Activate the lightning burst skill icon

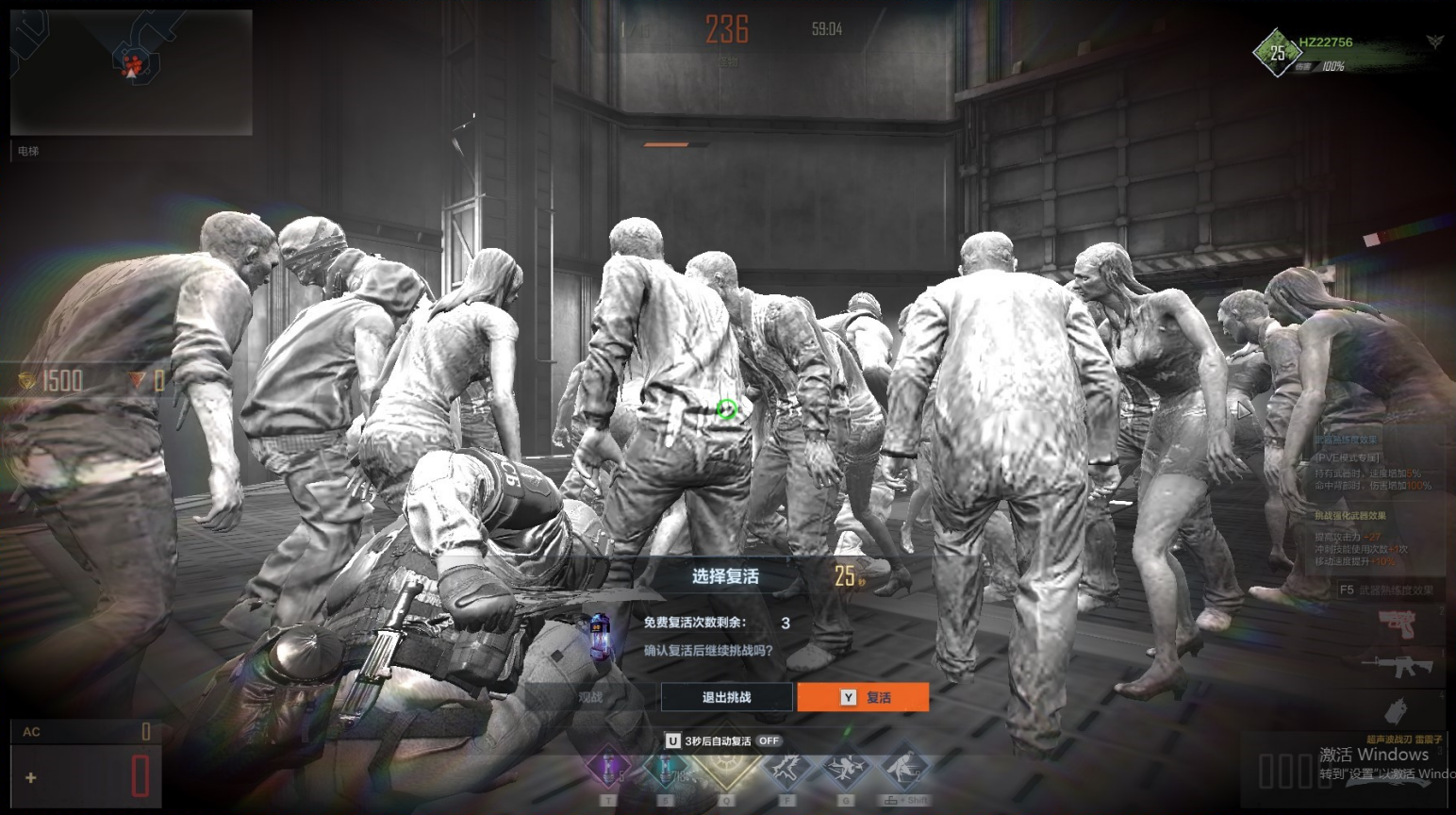[786, 769]
